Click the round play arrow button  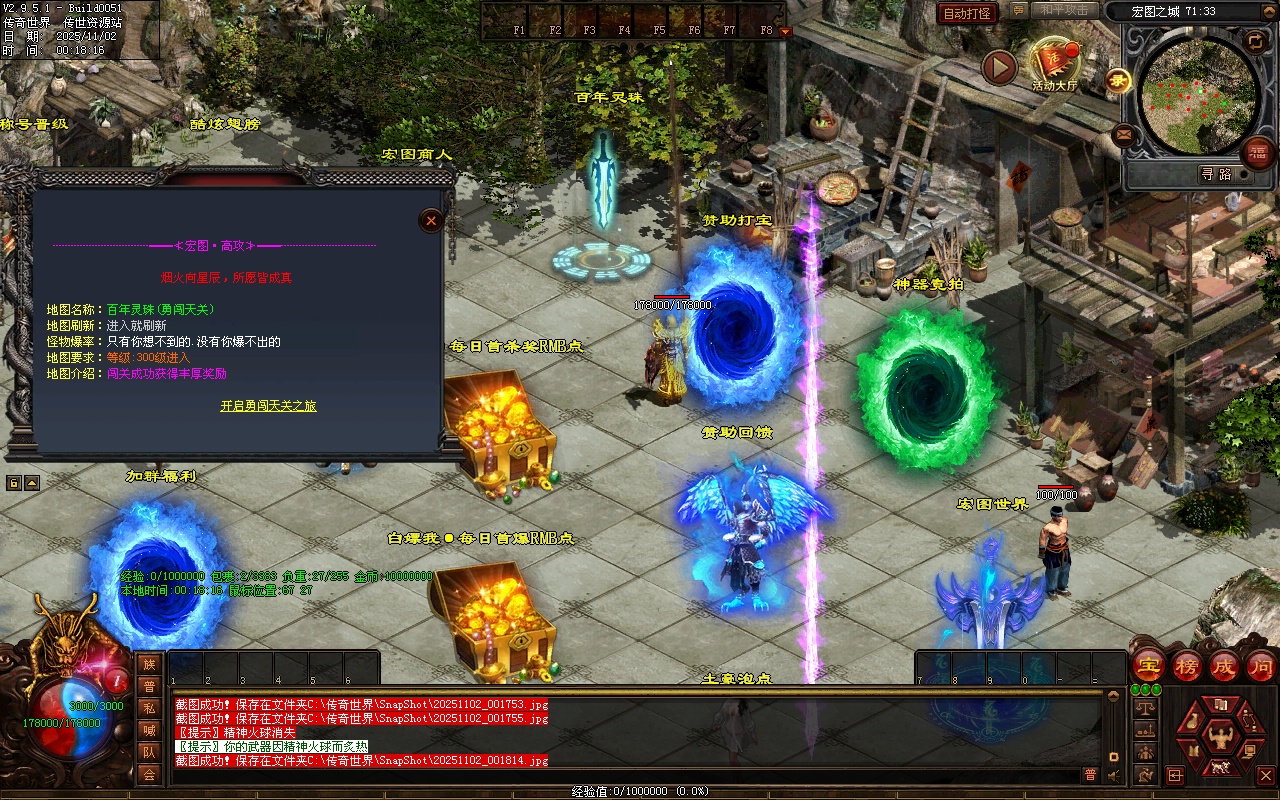998,67
